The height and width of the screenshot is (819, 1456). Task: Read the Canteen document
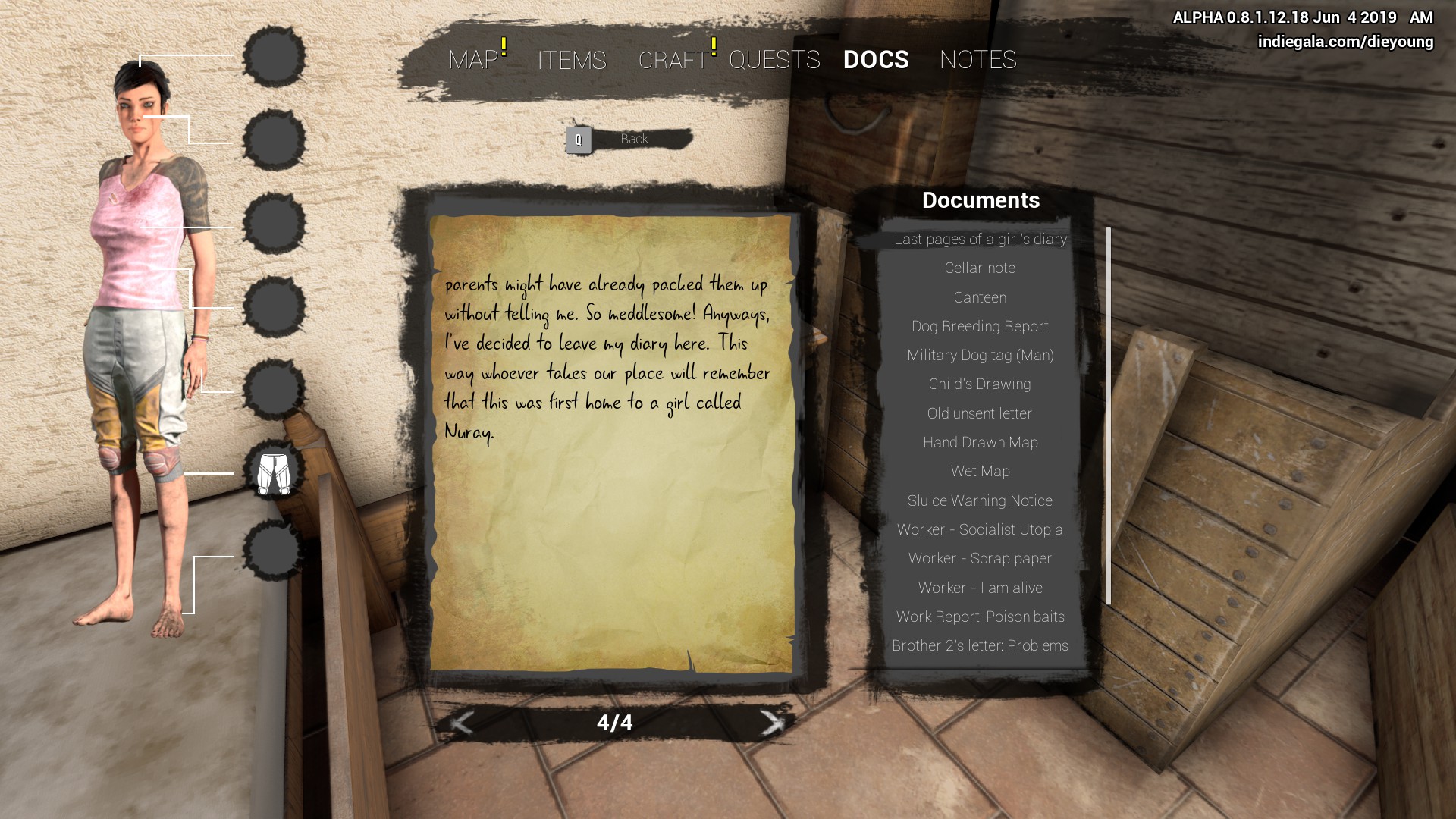980,297
